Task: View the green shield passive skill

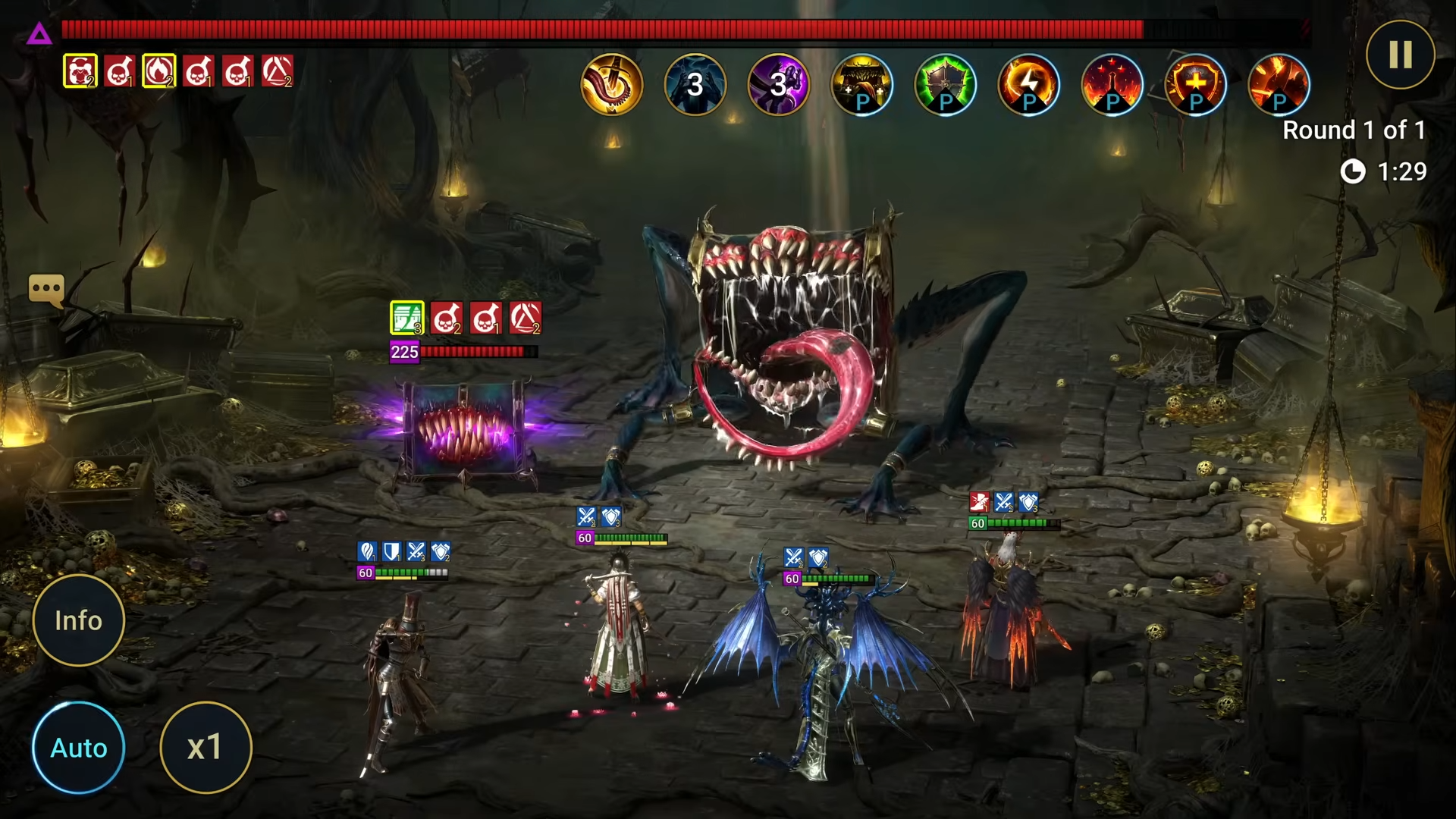Action: 946,85
